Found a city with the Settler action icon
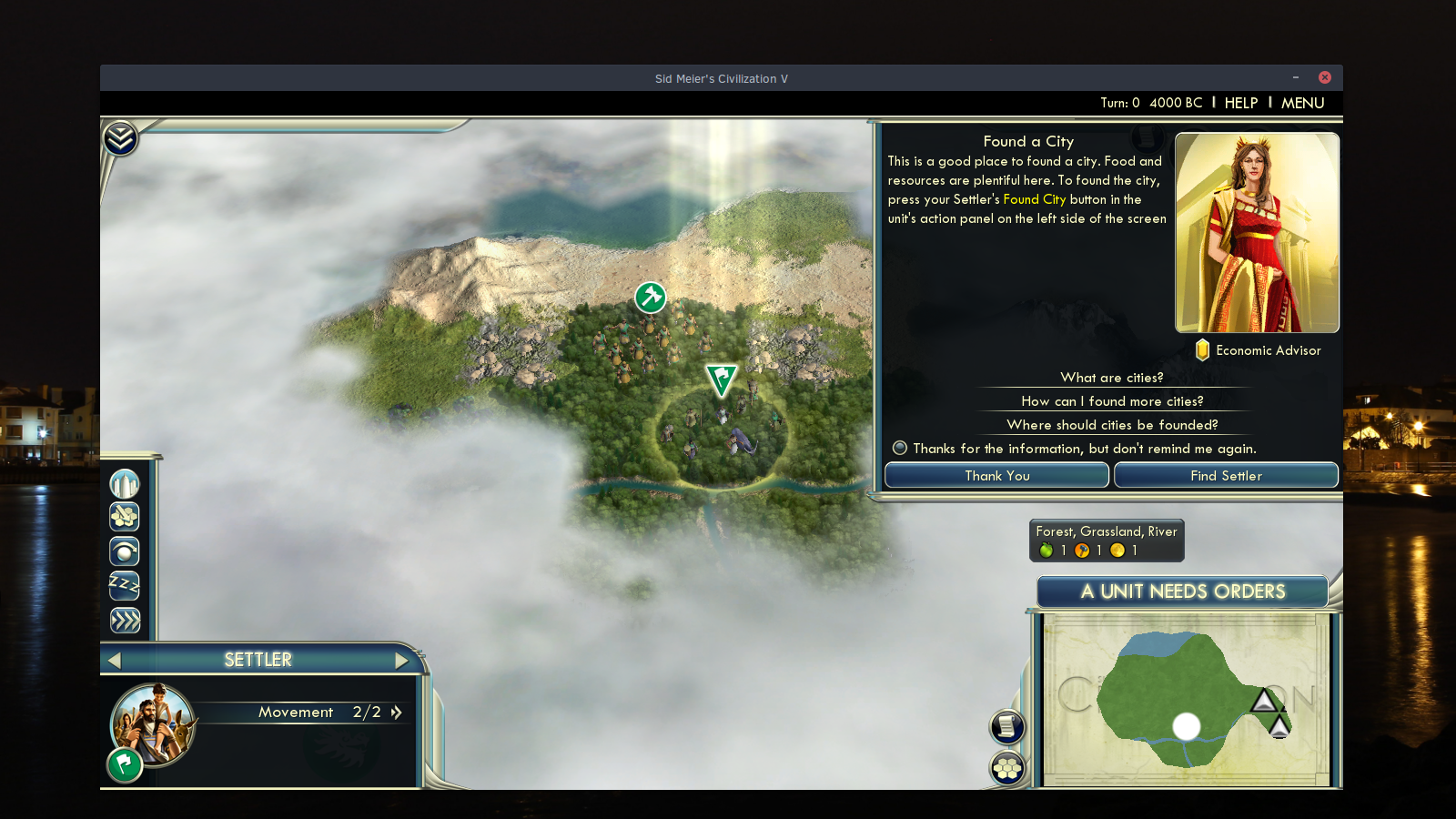The width and height of the screenshot is (1456, 819). (125, 483)
